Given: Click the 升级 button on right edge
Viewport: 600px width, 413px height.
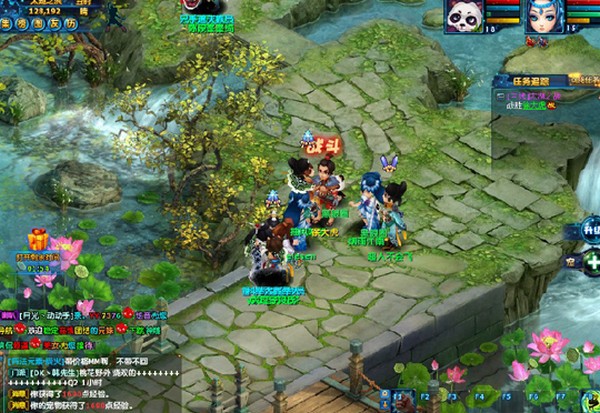Looking at the screenshot, I should pyautogui.click(x=589, y=229).
